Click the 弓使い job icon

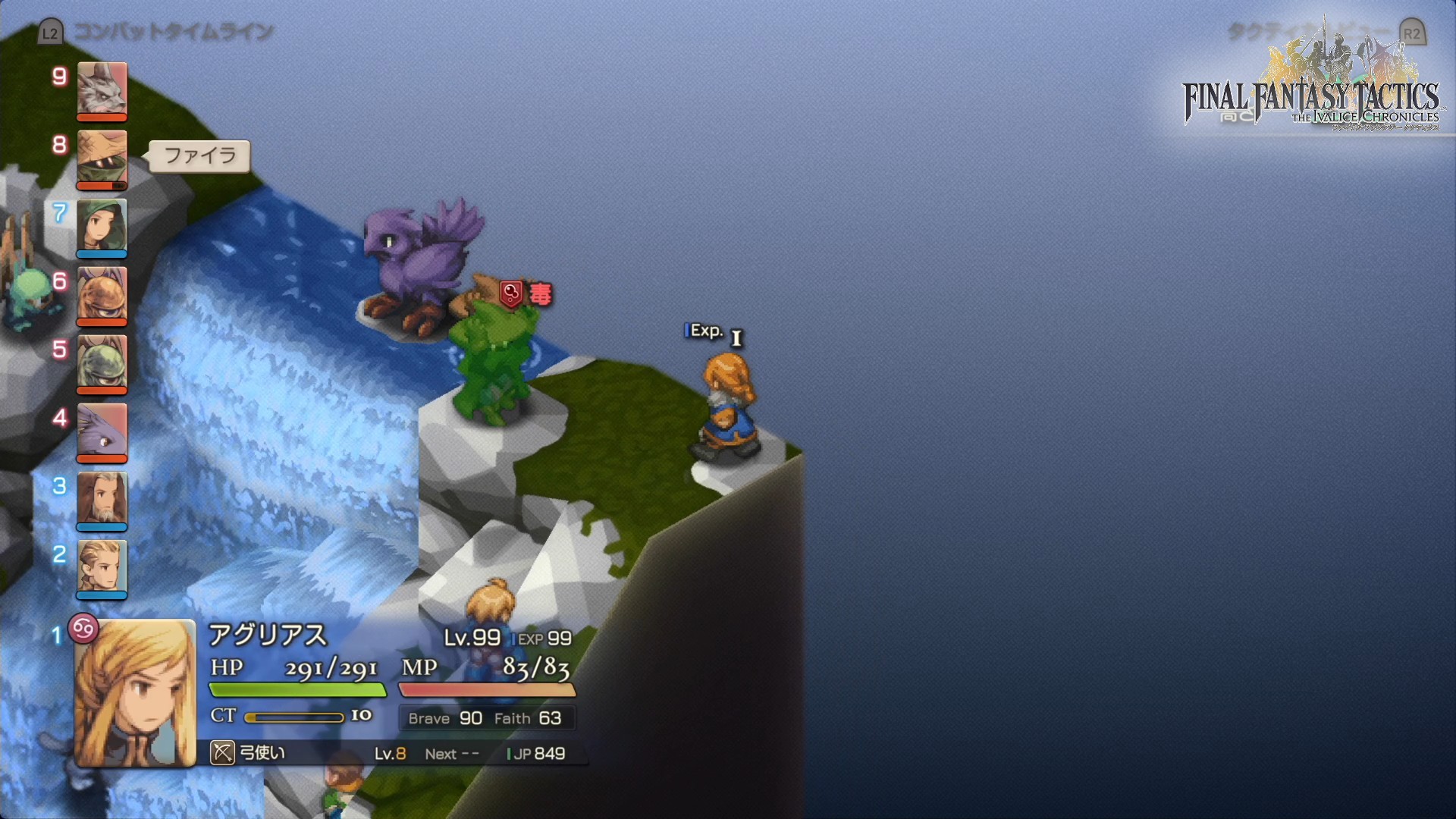[x=222, y=753]
